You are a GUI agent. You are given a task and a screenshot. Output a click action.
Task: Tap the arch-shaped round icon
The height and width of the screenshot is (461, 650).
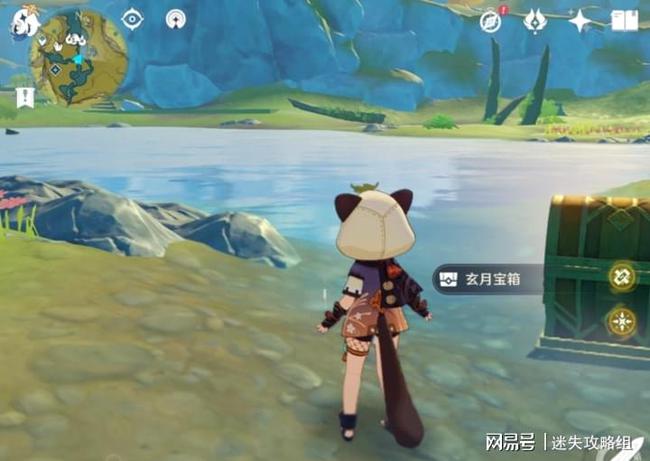tap(176, 19)
